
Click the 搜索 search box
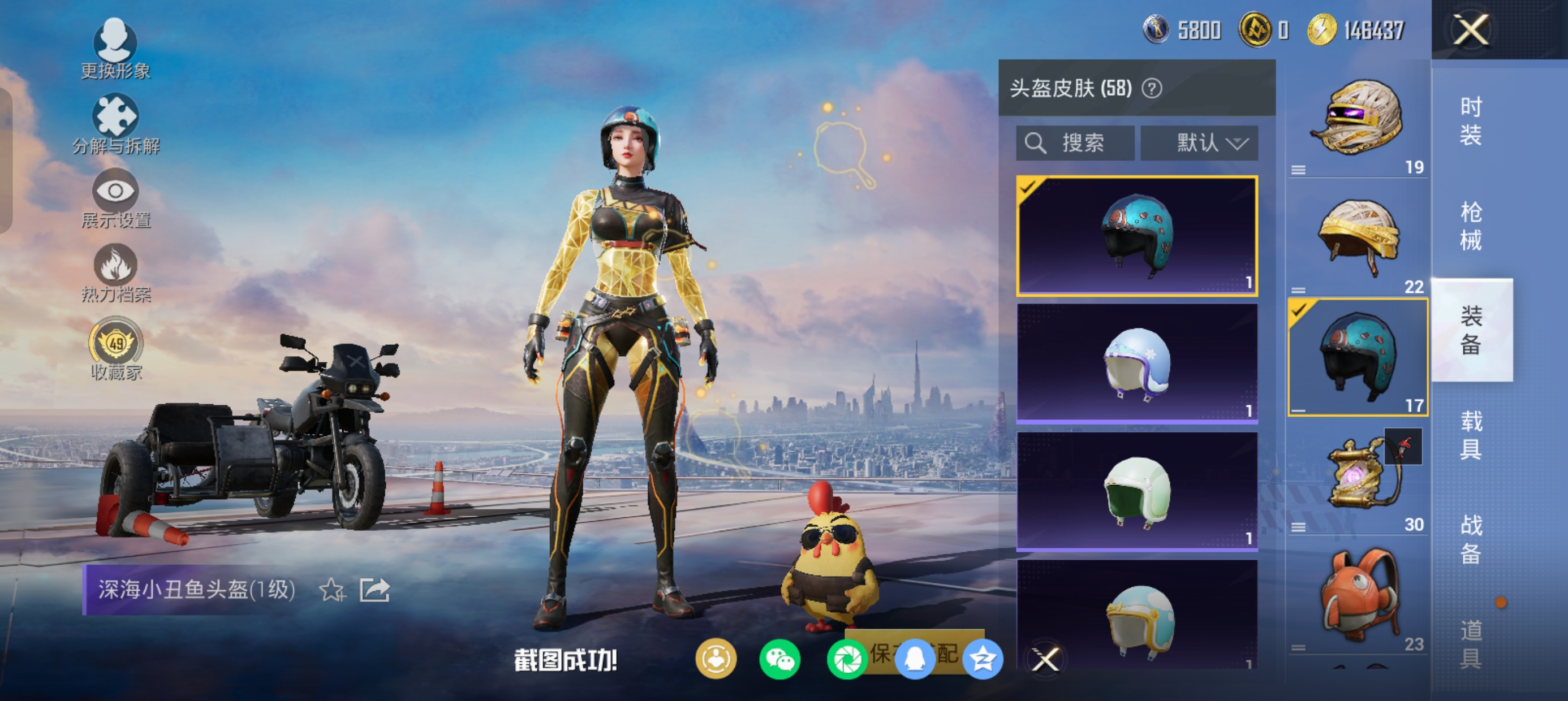pyautogui.click(x=1075, y=143)
